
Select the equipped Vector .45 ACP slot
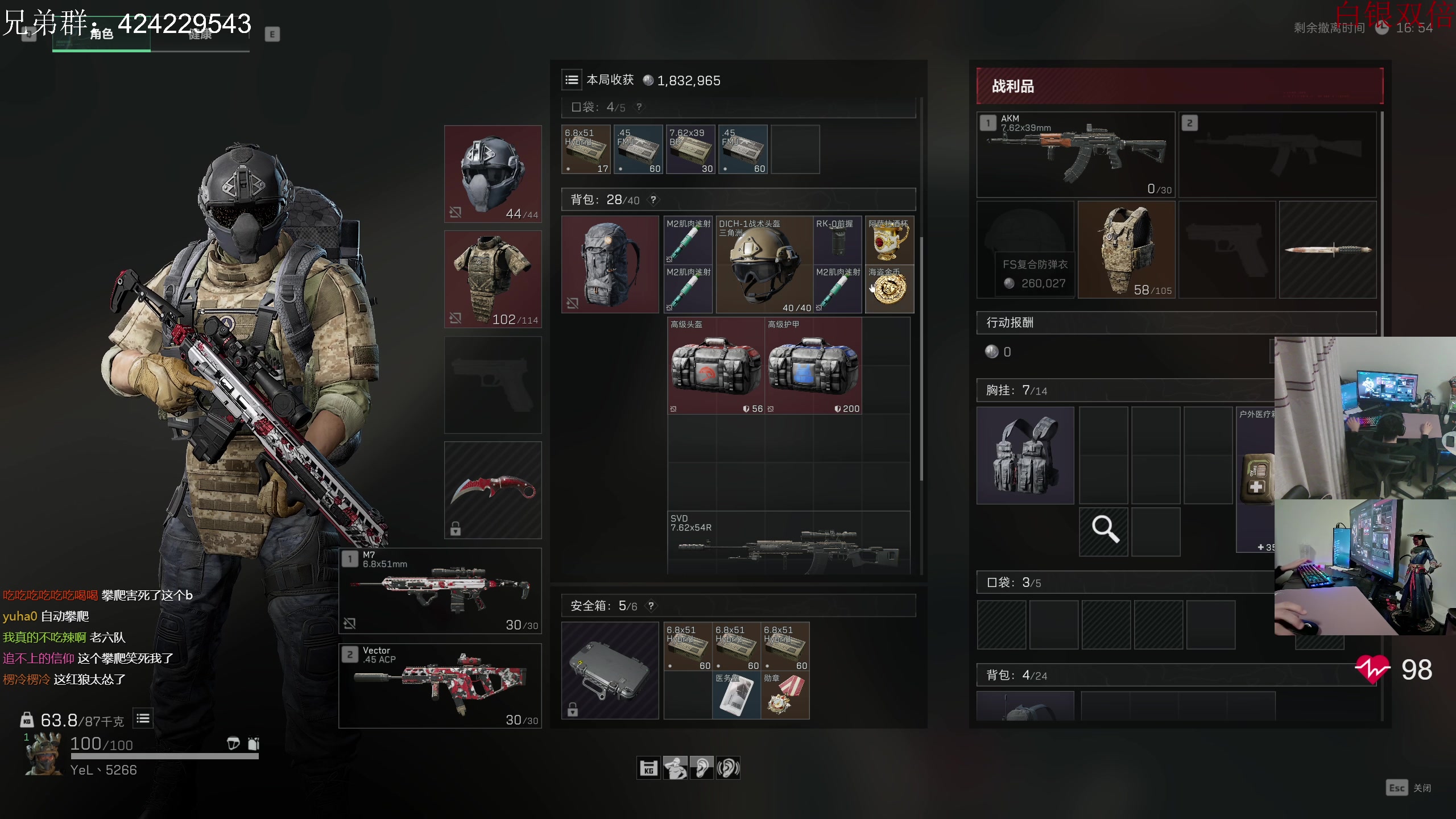click(x=440, y=685)
